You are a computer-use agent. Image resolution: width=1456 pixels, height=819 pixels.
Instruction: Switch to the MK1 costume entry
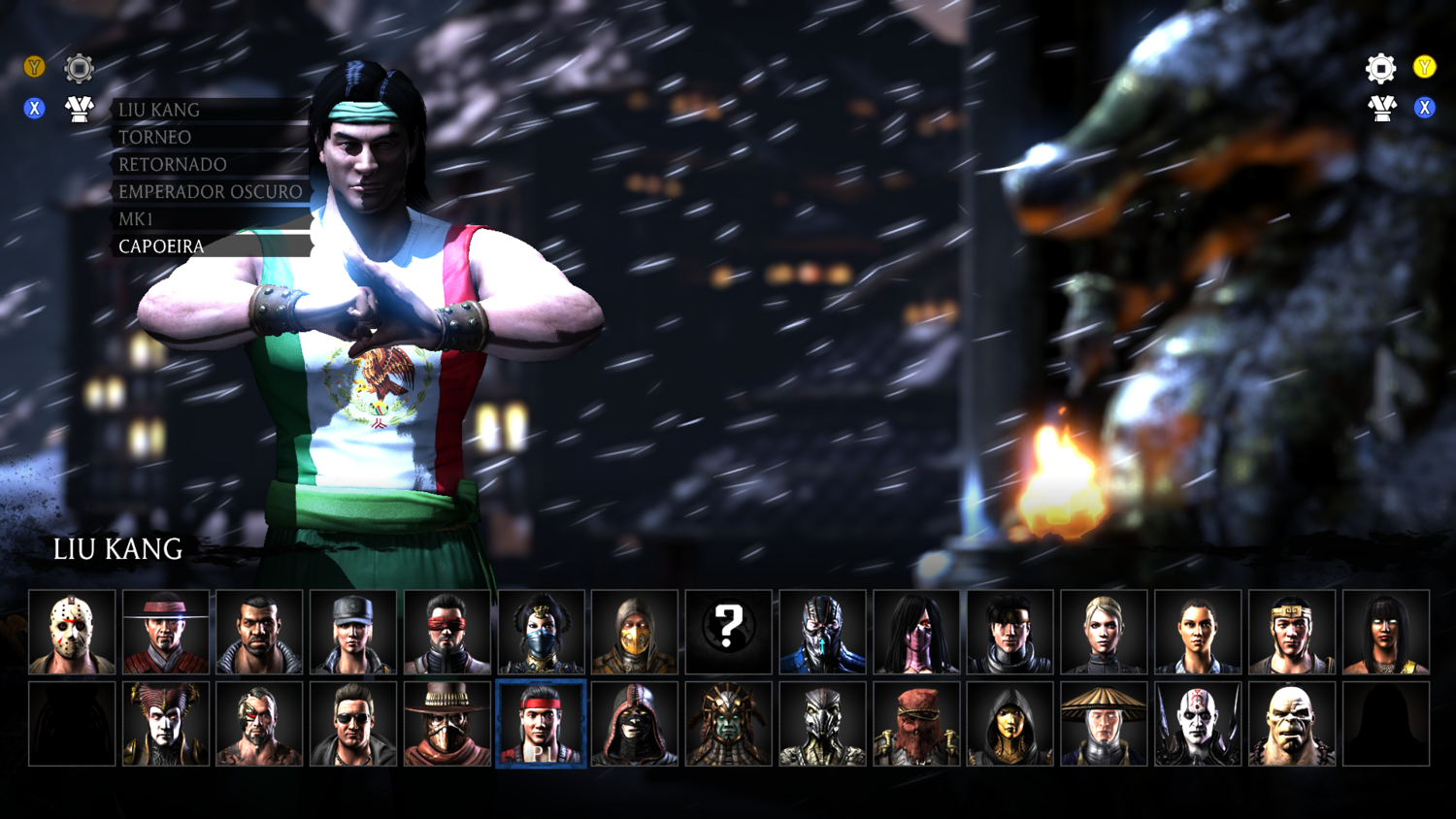point(136,219)
